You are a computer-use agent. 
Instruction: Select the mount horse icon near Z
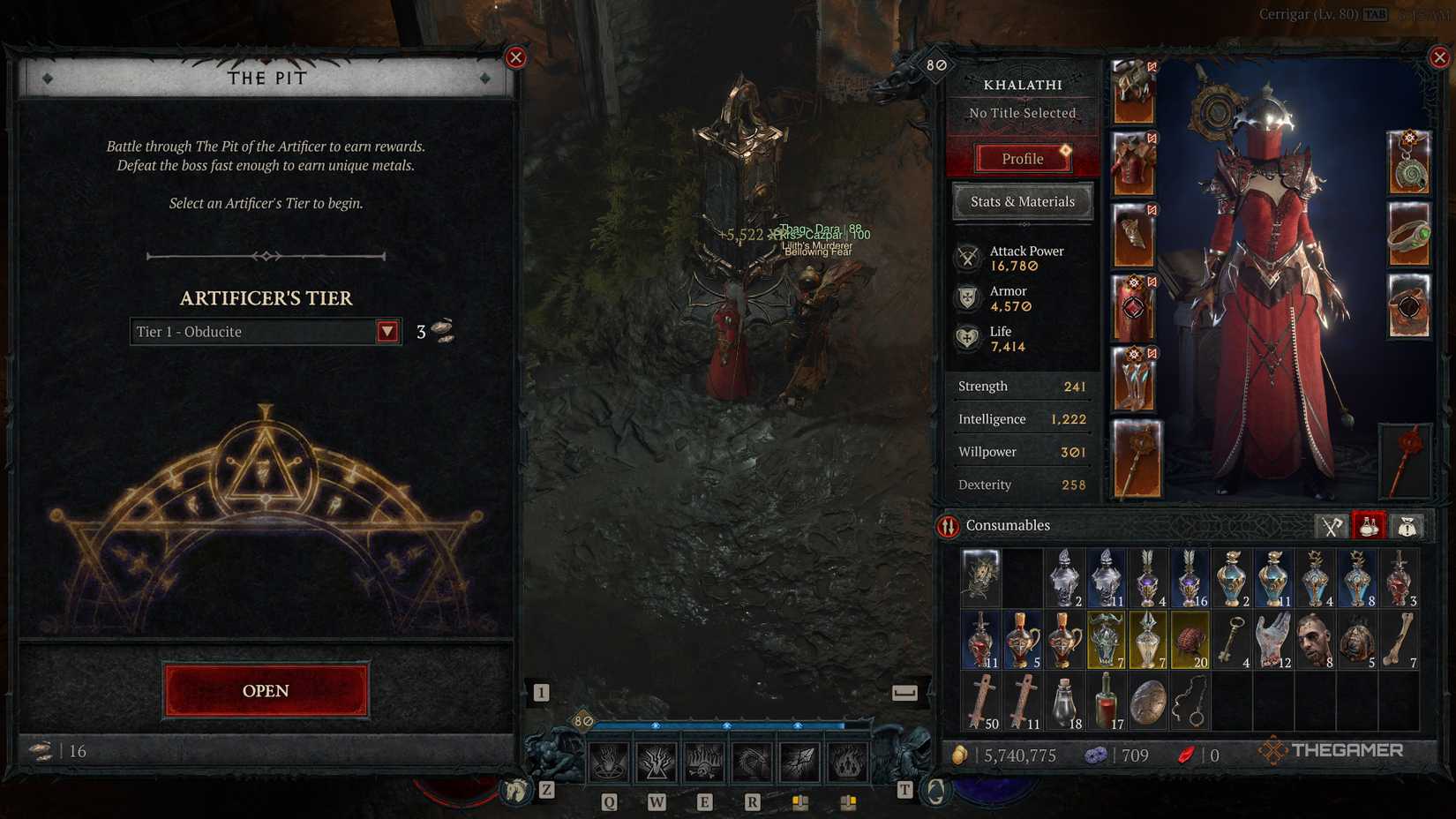[514, 792]
